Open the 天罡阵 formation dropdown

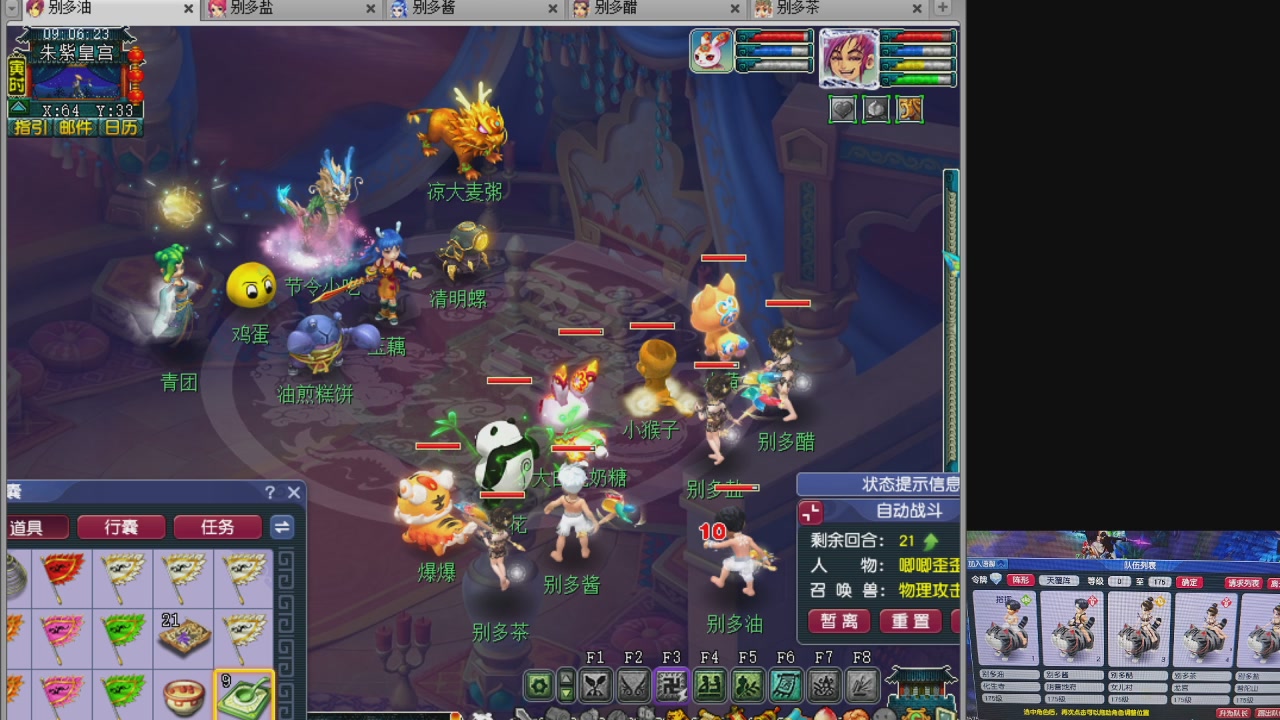pos(1058,580)
